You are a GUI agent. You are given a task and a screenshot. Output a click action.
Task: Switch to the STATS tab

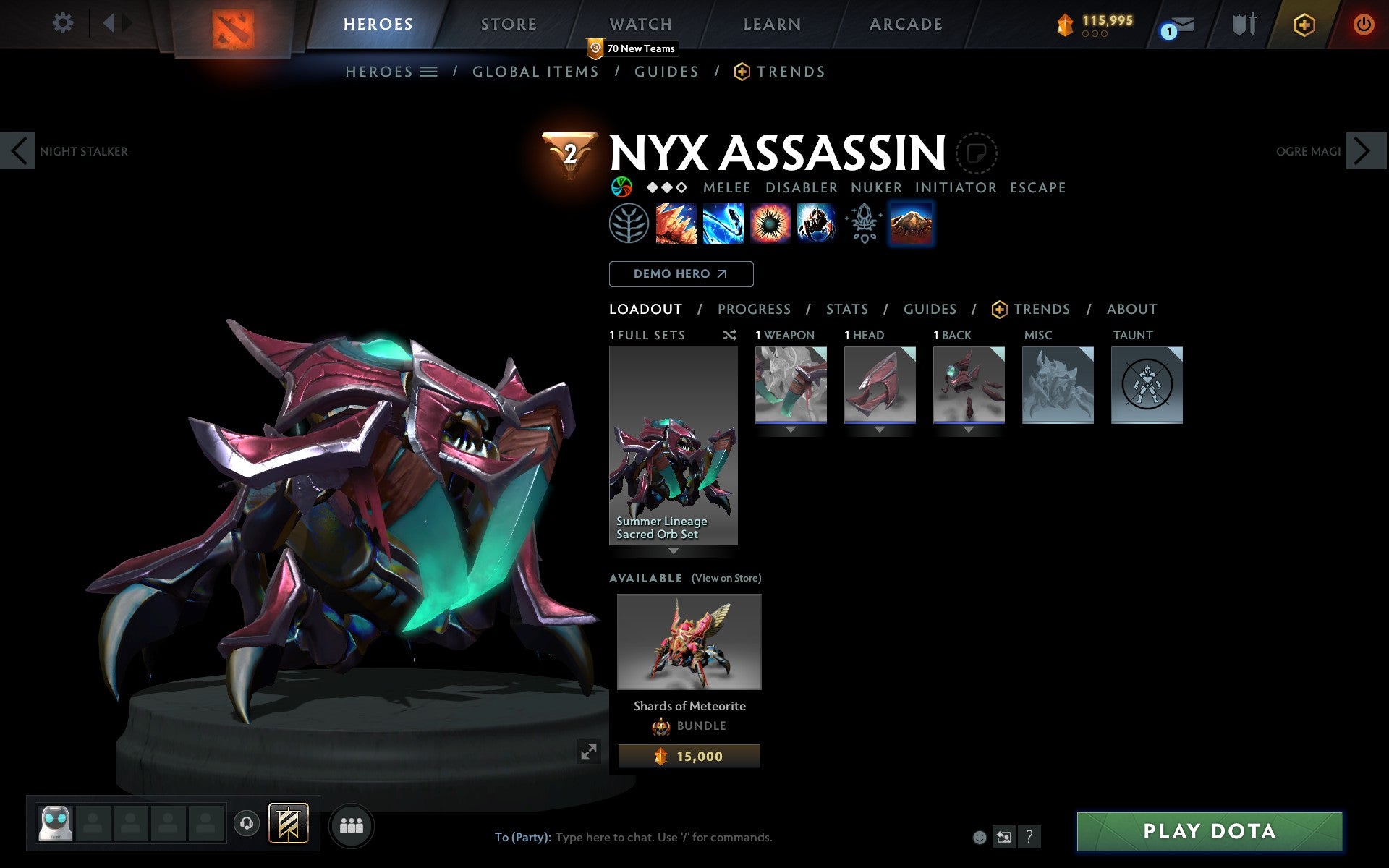click(846, 309)
